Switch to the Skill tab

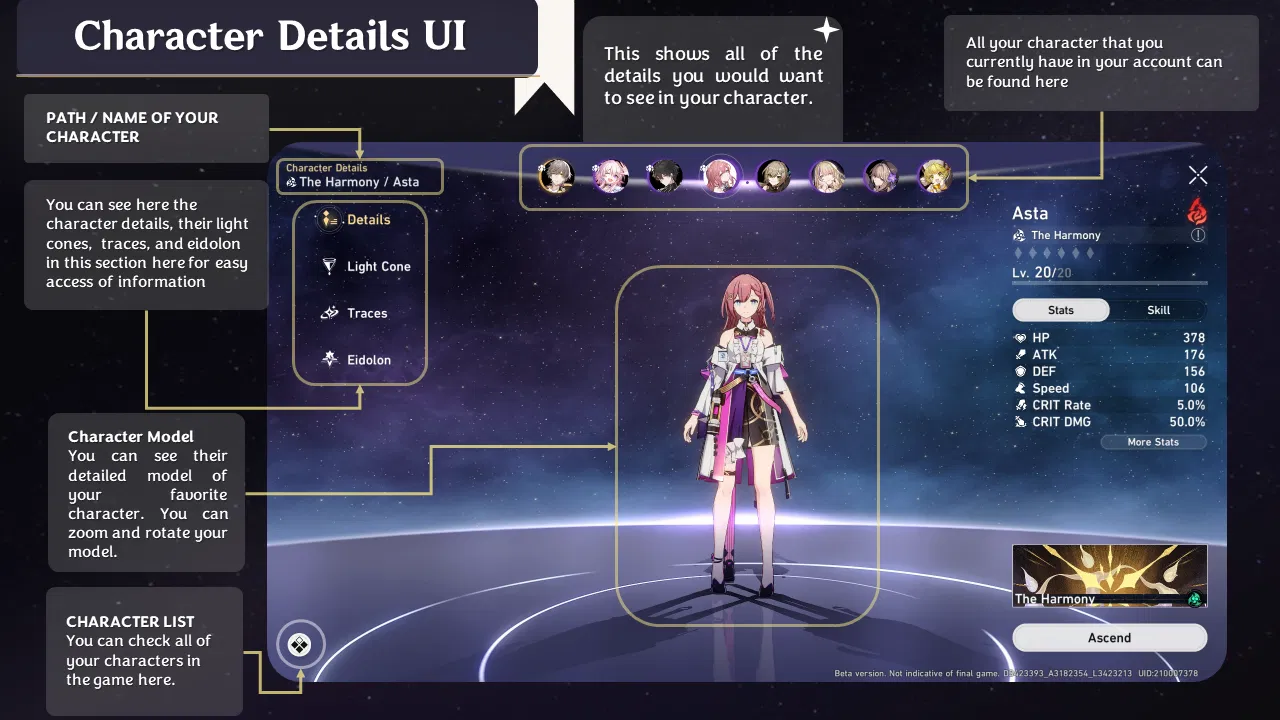1157,310
